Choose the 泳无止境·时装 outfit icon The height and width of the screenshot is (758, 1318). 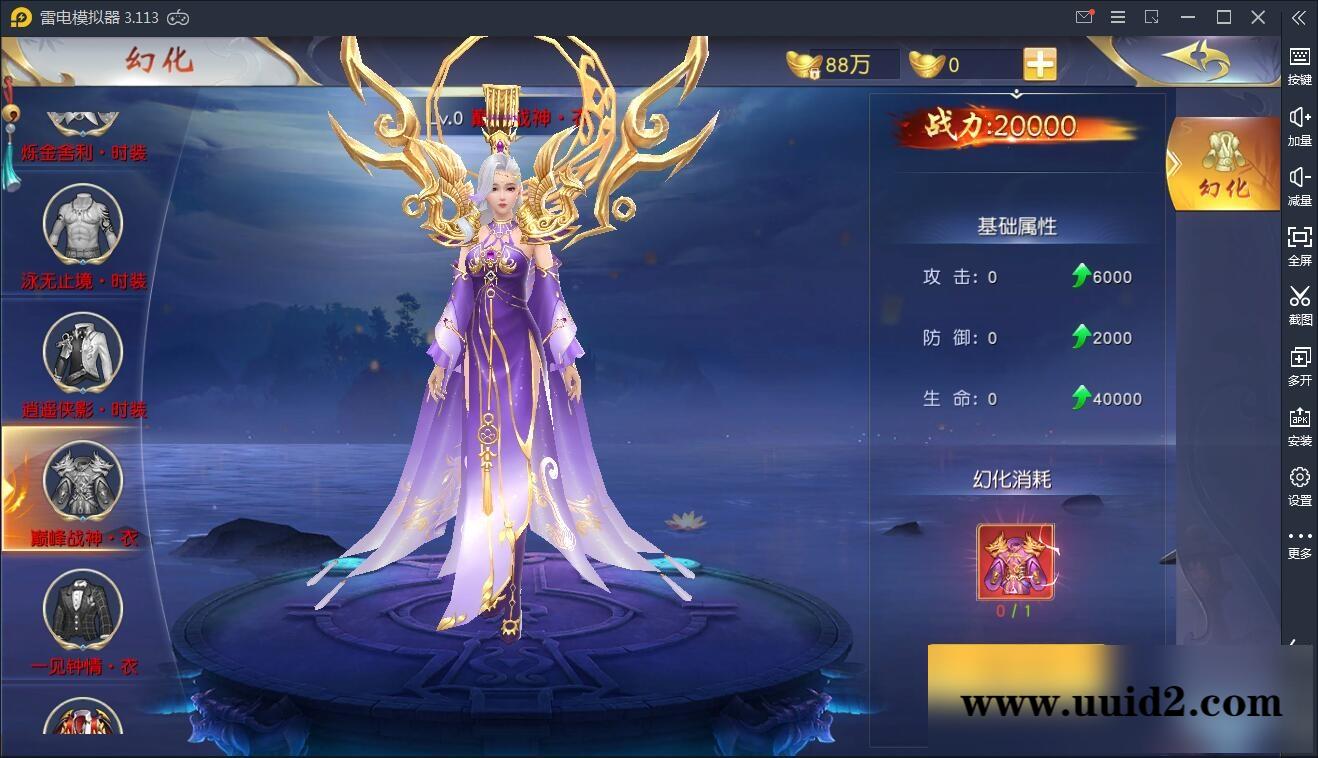(x=80, y=225)
